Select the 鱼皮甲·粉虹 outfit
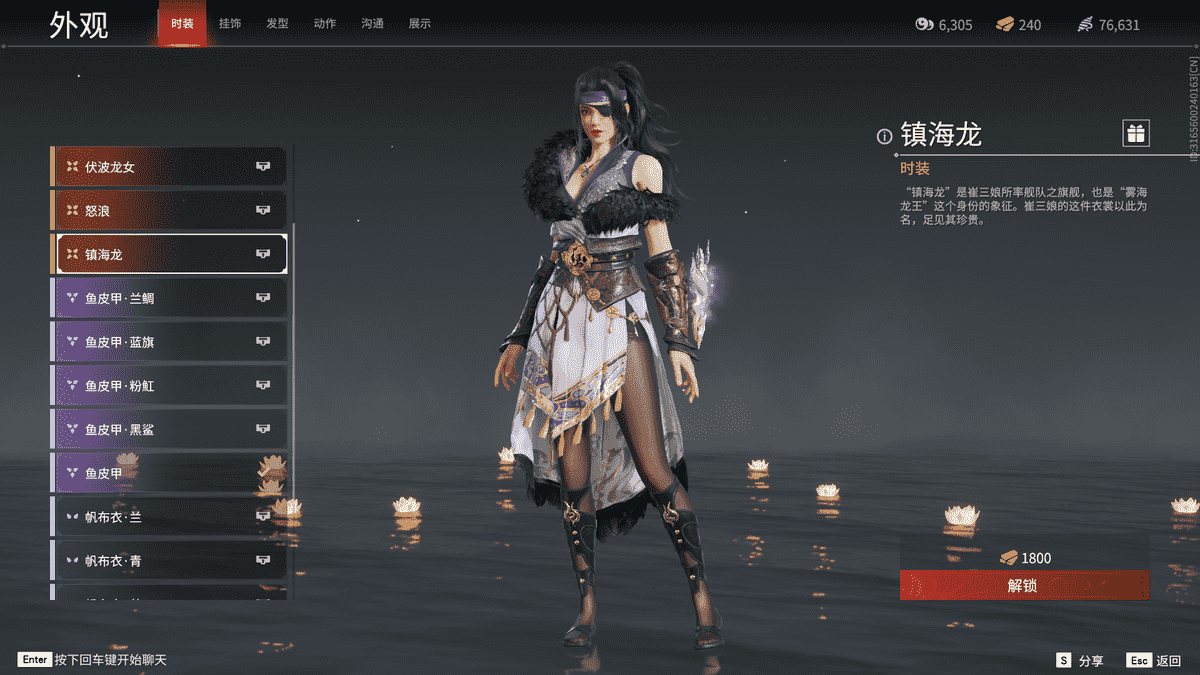This screenshot has height=675, width=1200. coord(170,385)
